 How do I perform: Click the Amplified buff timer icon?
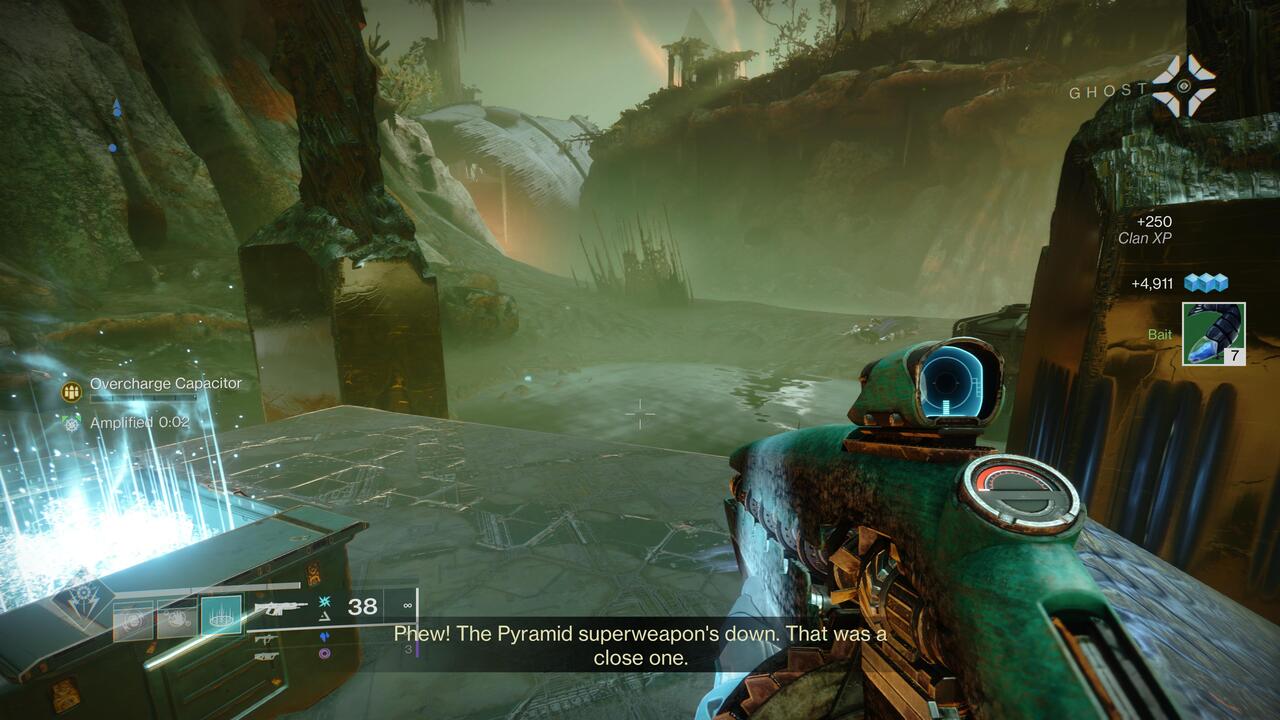point(70,422)
